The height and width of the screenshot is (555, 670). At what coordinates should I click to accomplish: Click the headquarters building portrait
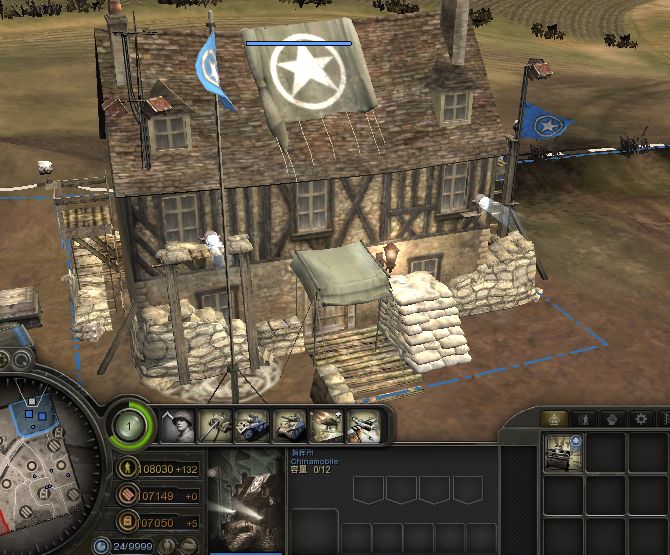click(x=250, y=498)
